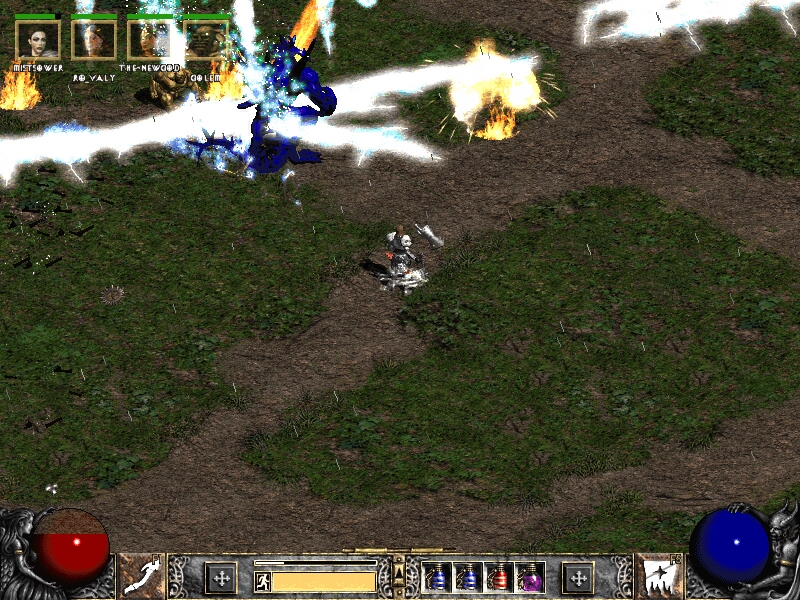Toggle the run/walk running figure button
Viewport: 800px width, 600px height.
pos(262,580)
